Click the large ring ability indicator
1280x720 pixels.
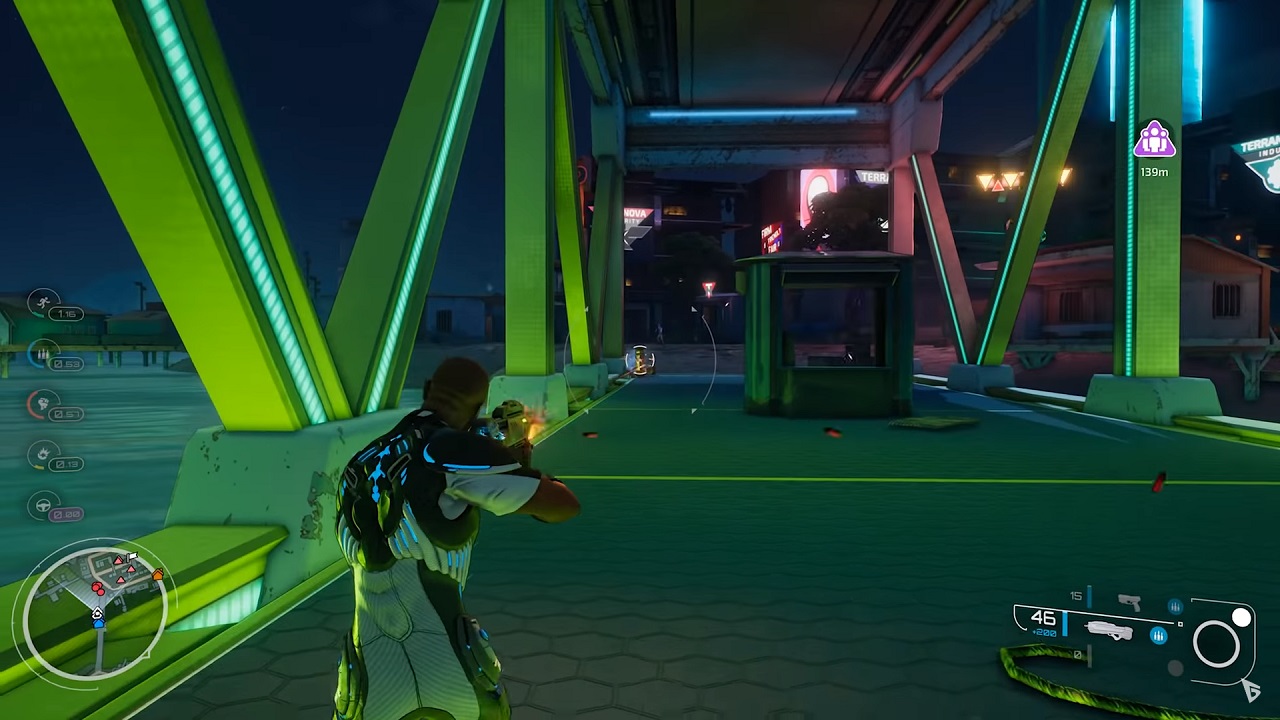pyautogui.click(x=1216, y=643)
